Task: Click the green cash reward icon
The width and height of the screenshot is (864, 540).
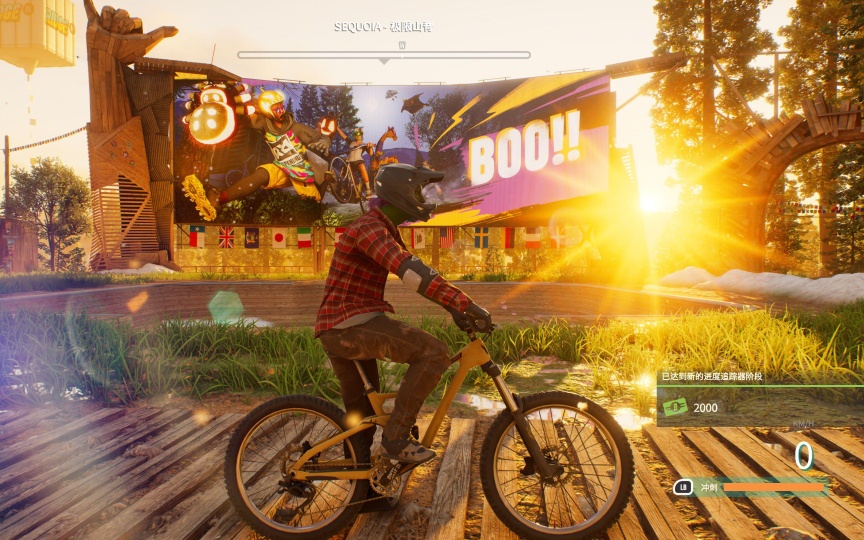Action: click(x=676, y=407)
